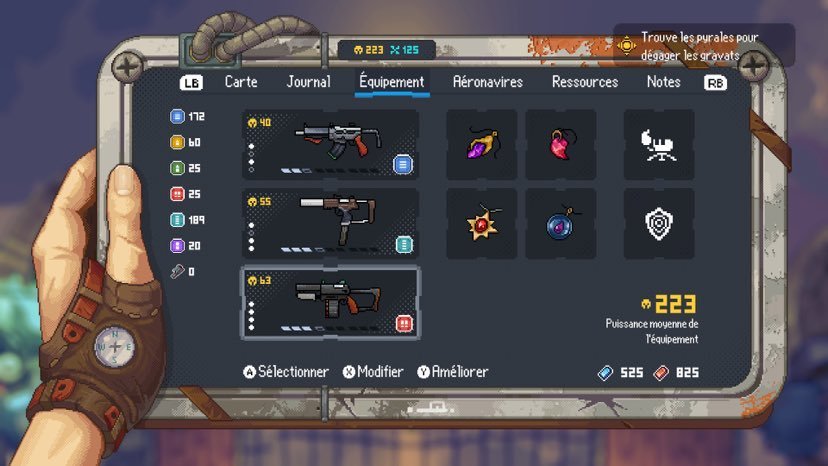The height and width of the screenshot is (466, 828).
Task: Select the Équipement tab
Action: pos(391,82)
